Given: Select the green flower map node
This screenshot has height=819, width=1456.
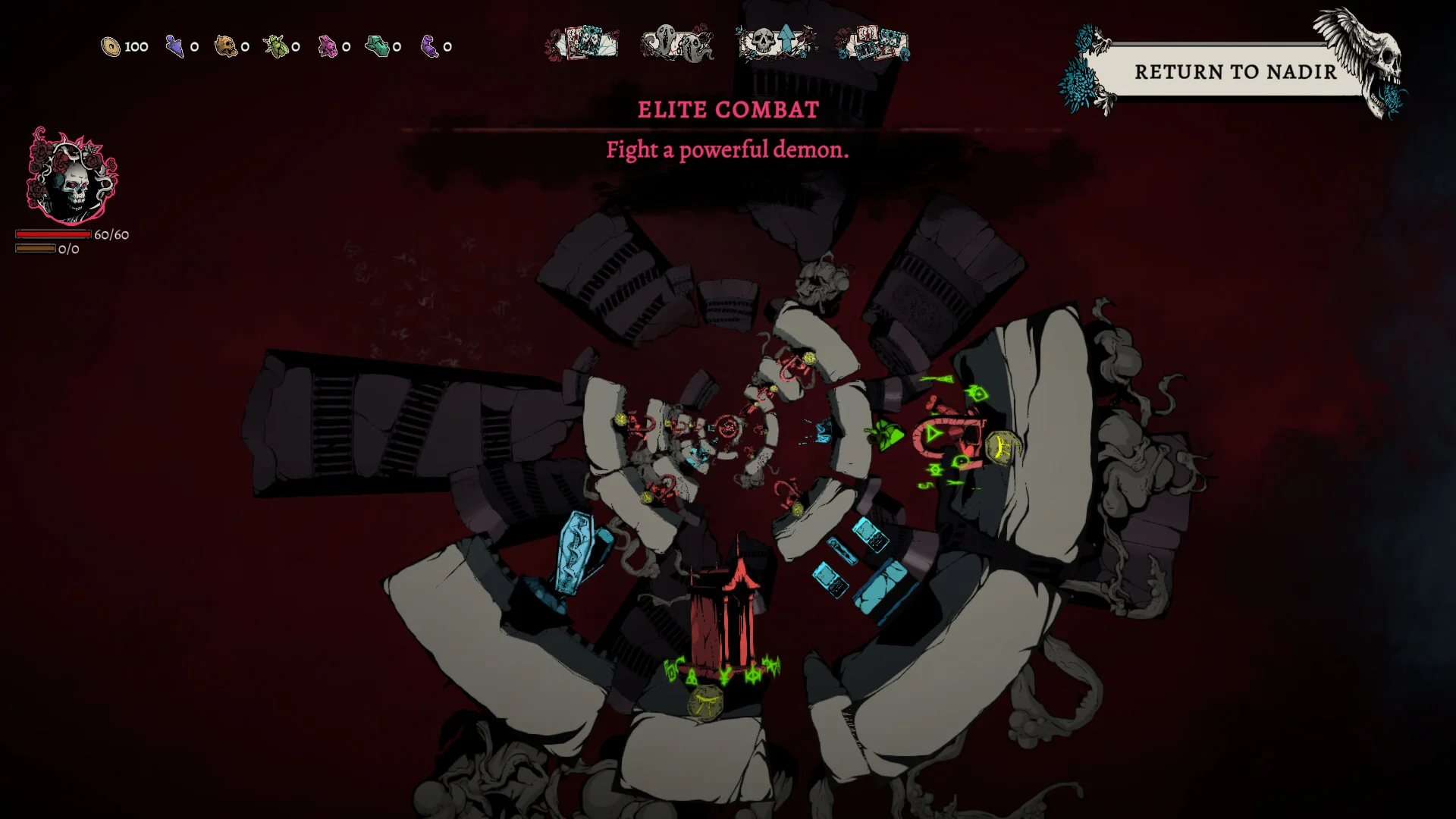Looking at the screenshot, I should coord(885,436).
